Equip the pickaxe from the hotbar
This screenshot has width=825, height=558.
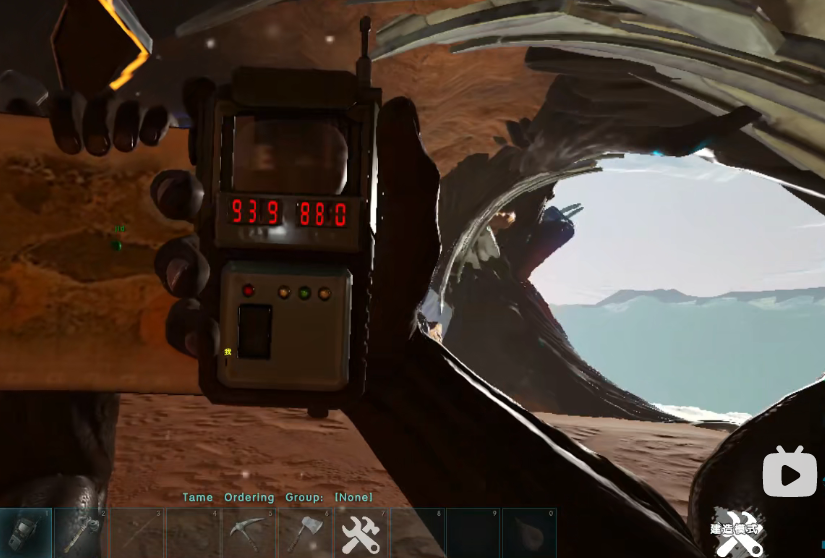point(249,532)
